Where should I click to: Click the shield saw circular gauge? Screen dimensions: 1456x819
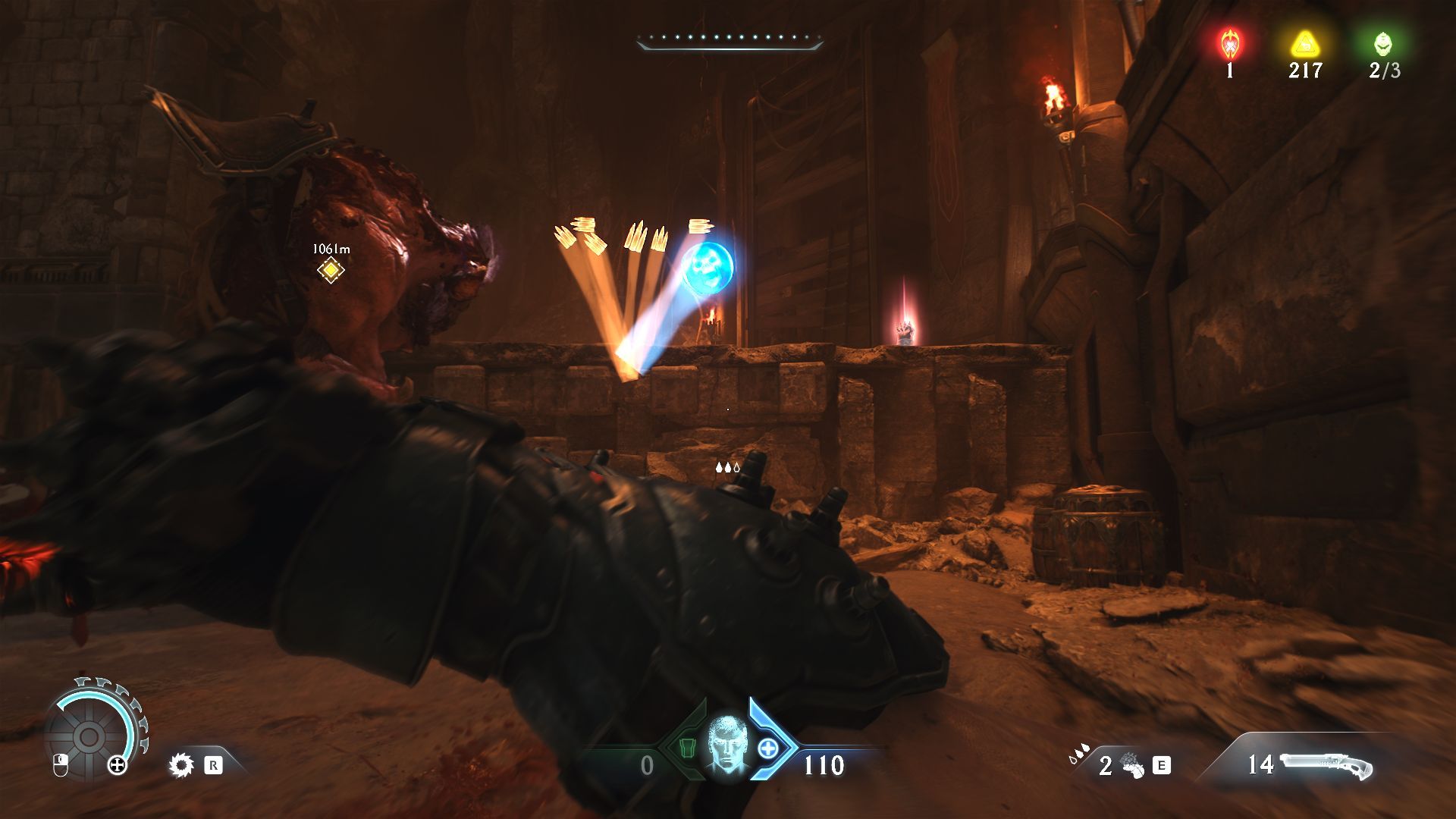point(89,736)
